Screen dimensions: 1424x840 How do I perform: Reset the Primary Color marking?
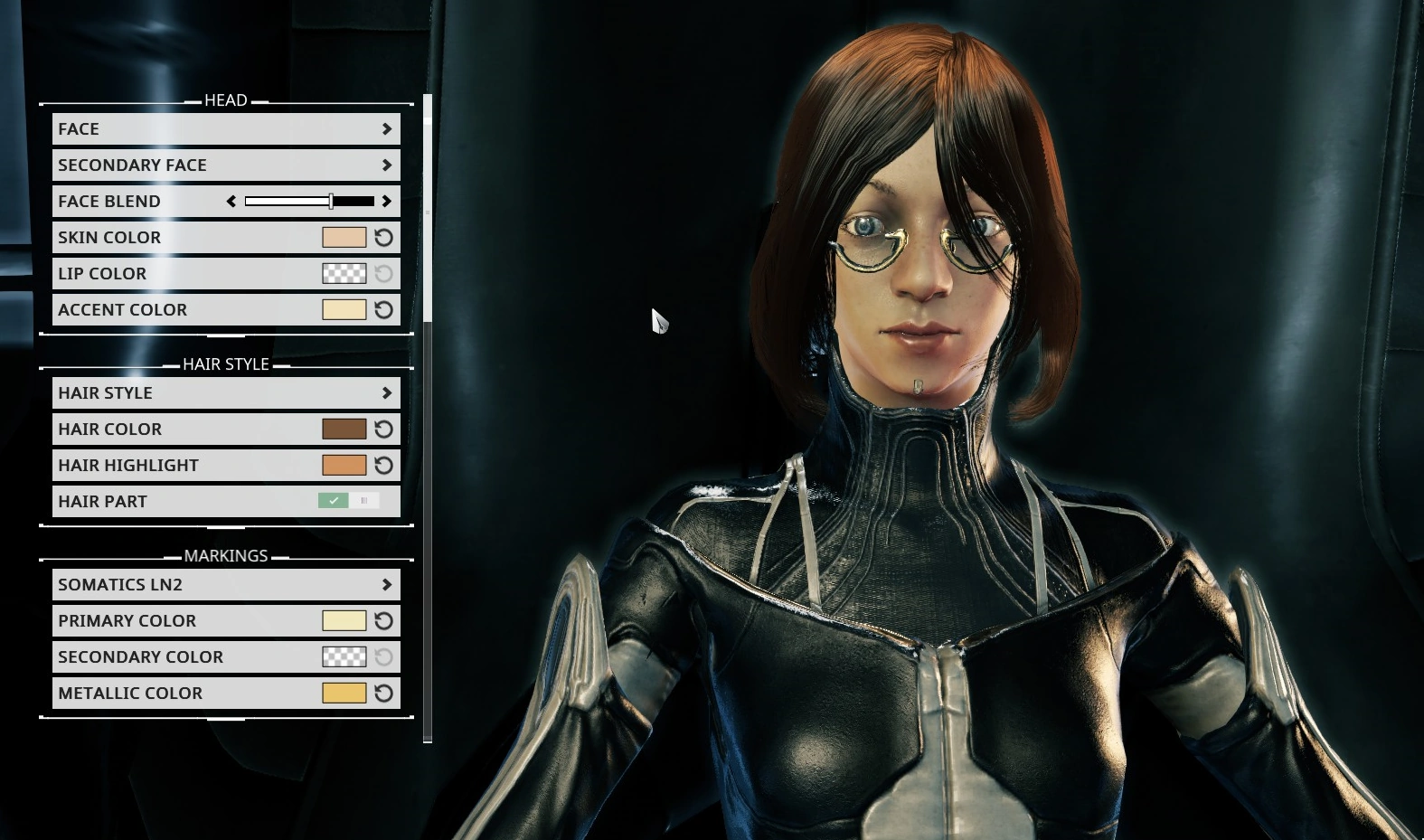point(383,620)
